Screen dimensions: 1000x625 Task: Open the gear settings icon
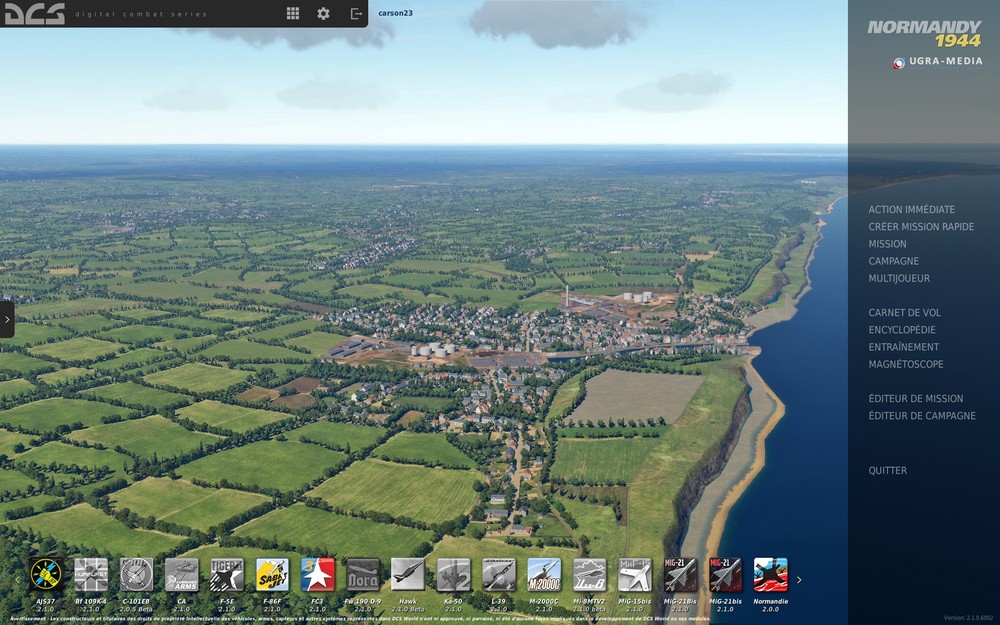323,14
